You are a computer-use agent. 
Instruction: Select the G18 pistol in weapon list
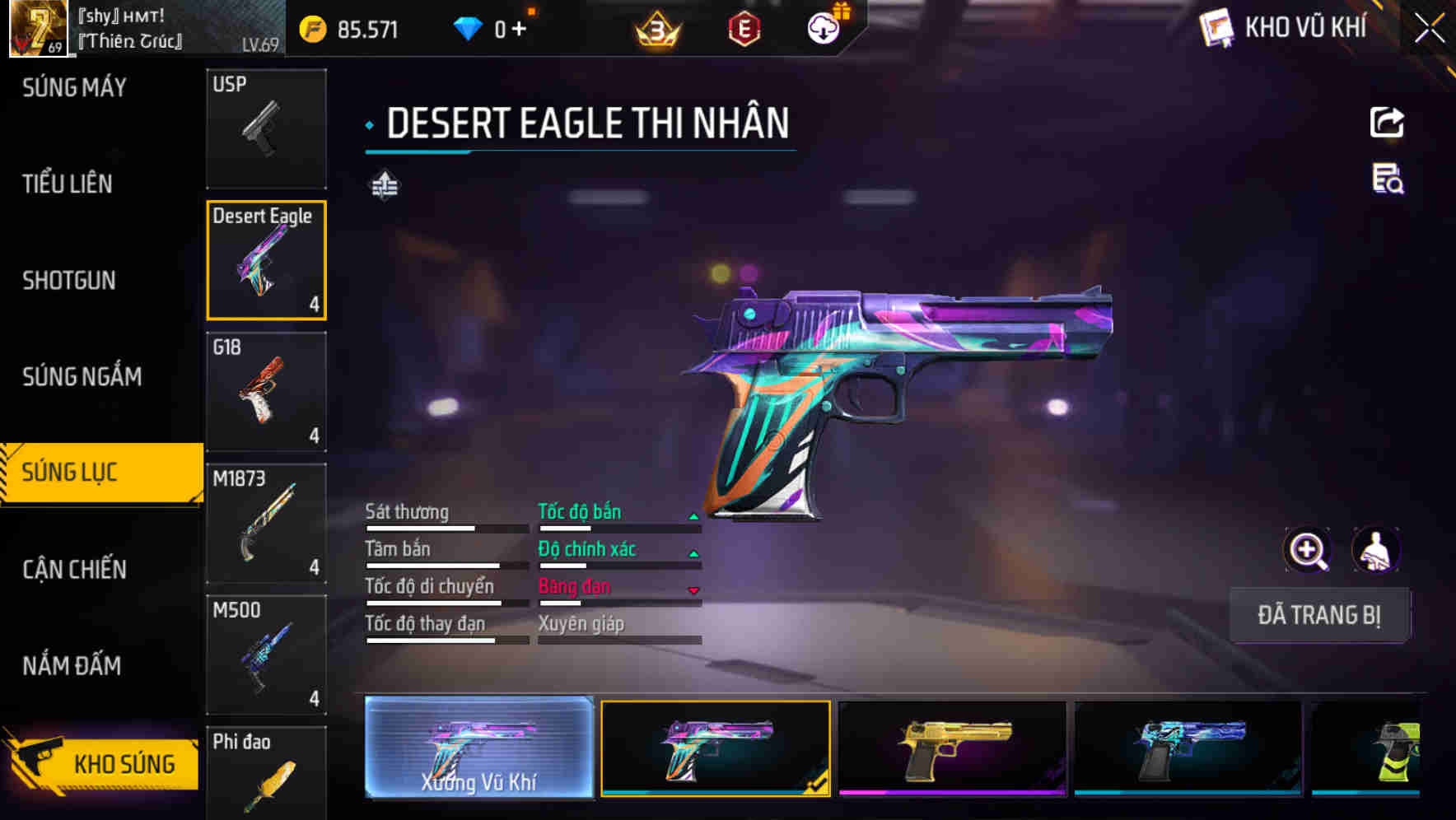[x=267, y=391]
